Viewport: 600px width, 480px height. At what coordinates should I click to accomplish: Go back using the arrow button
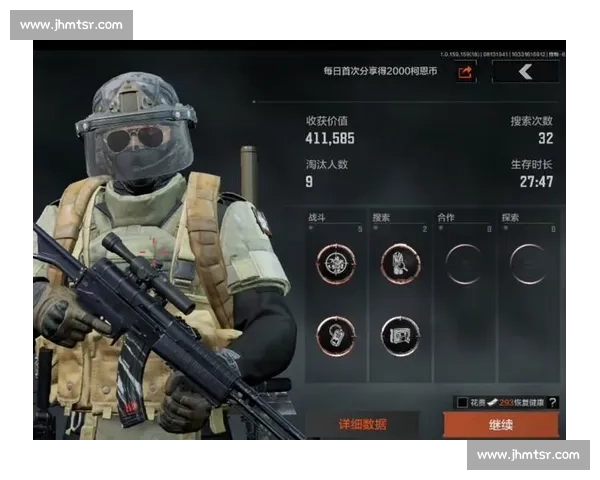coord(525,71)
